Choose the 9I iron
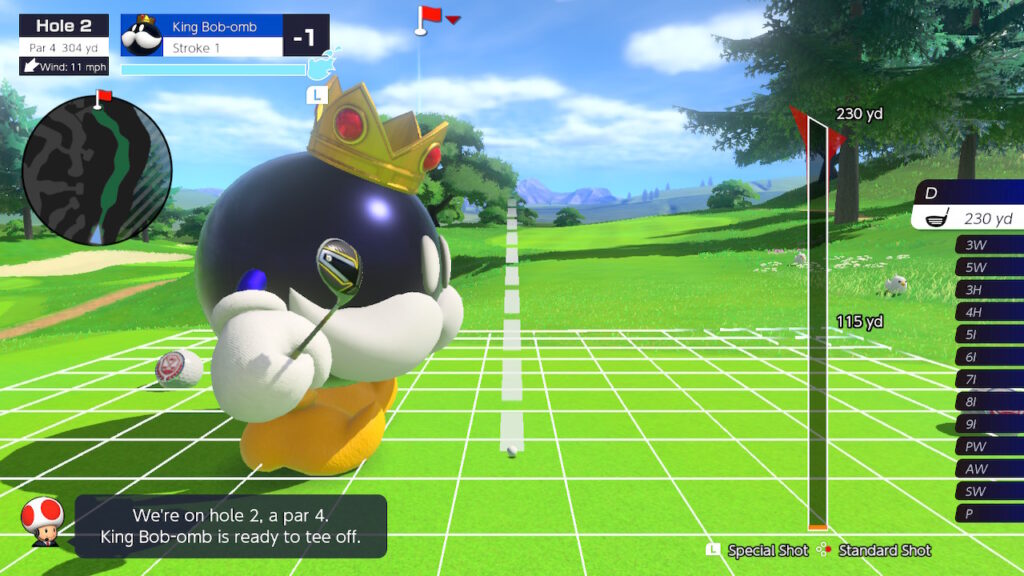The image size is (1024, 576). coord(988,424)
